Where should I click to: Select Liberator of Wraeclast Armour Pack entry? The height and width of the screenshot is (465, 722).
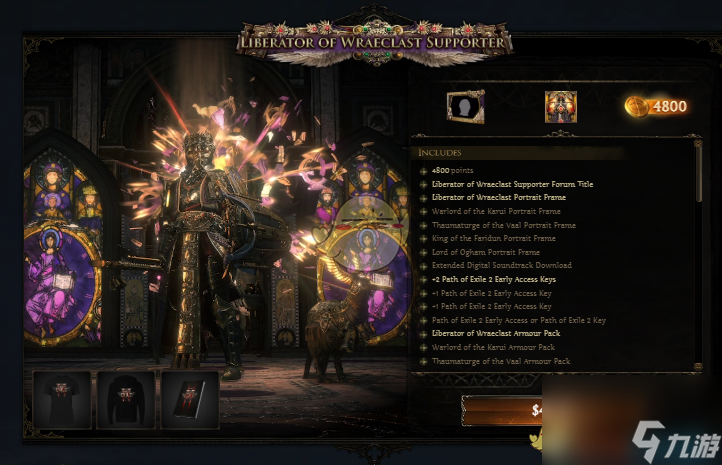pos(496,333)
